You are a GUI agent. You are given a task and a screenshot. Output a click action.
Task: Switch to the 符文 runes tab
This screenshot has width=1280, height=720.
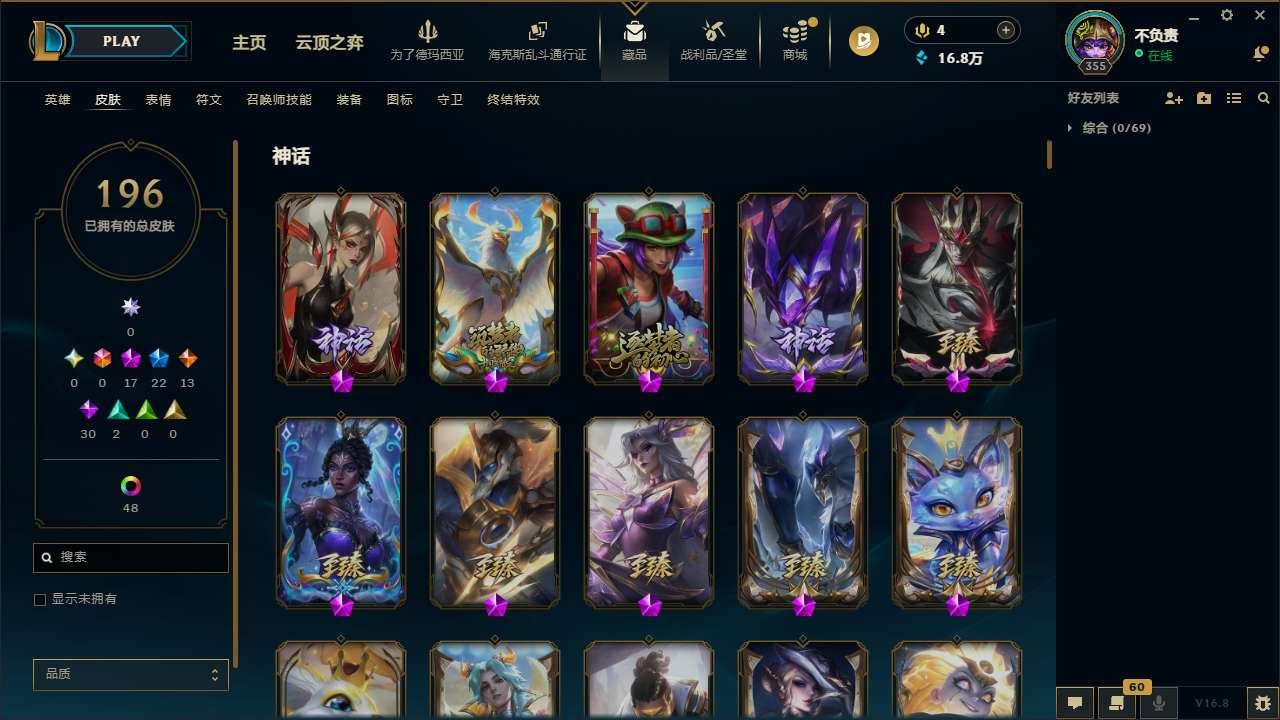point(209,100)
